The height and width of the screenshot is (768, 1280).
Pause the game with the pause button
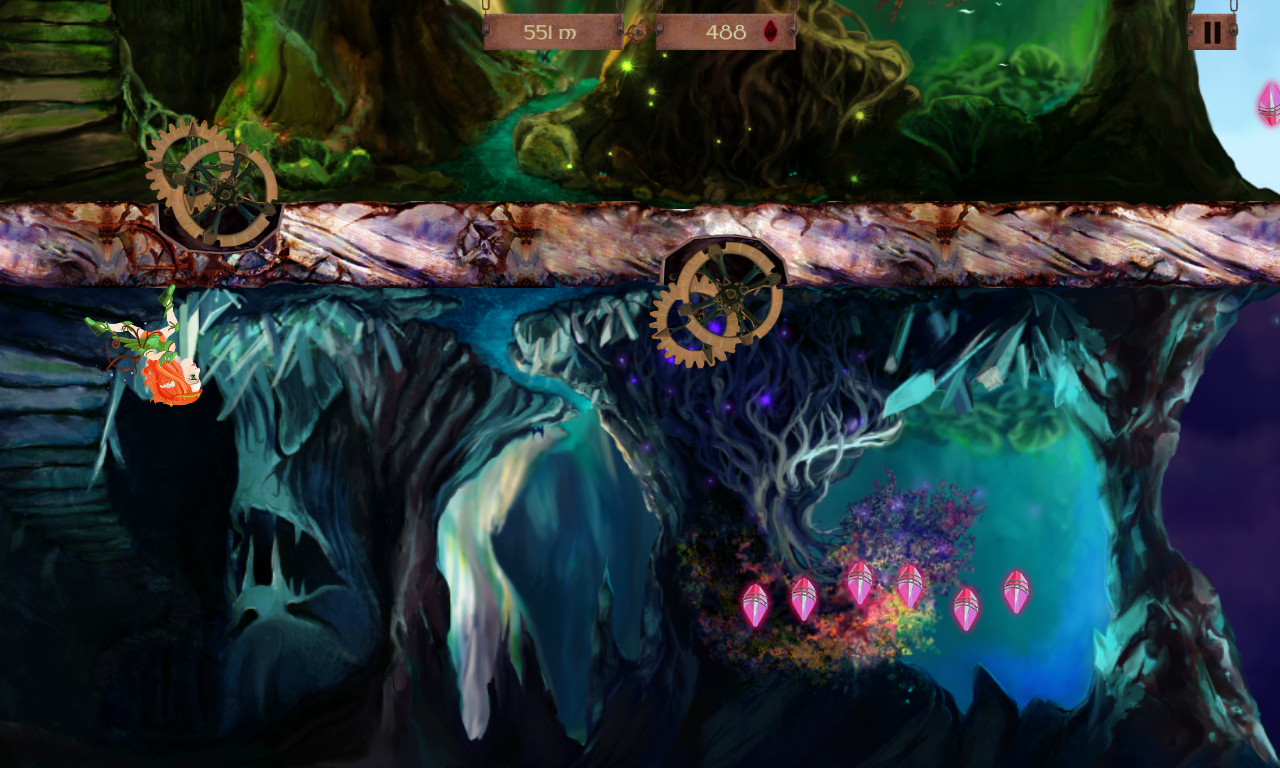click(1212, 32)
